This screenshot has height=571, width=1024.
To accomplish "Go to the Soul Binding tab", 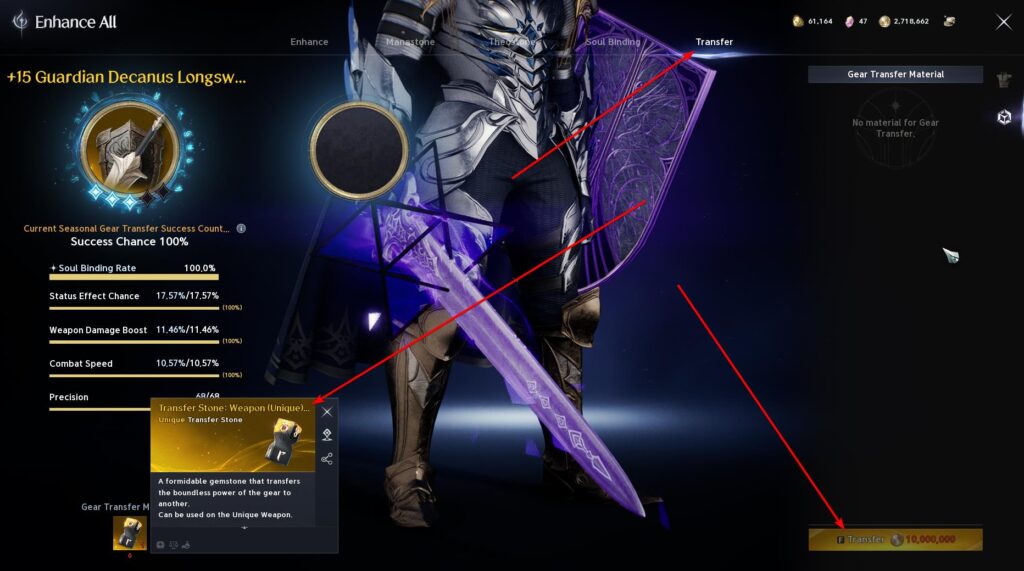I will (612, 42).
